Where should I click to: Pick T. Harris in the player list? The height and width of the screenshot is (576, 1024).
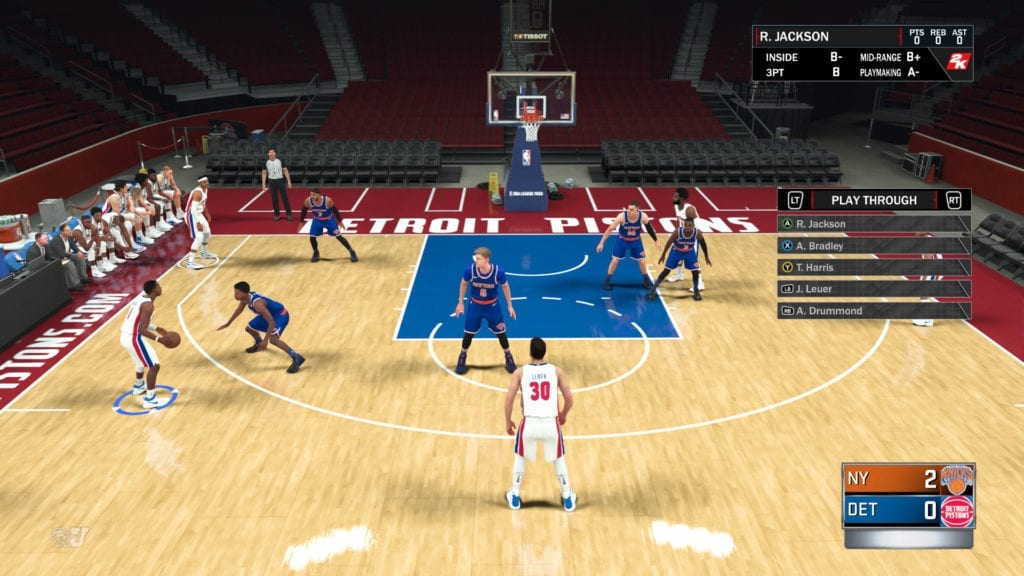click(x=873, y=268)
